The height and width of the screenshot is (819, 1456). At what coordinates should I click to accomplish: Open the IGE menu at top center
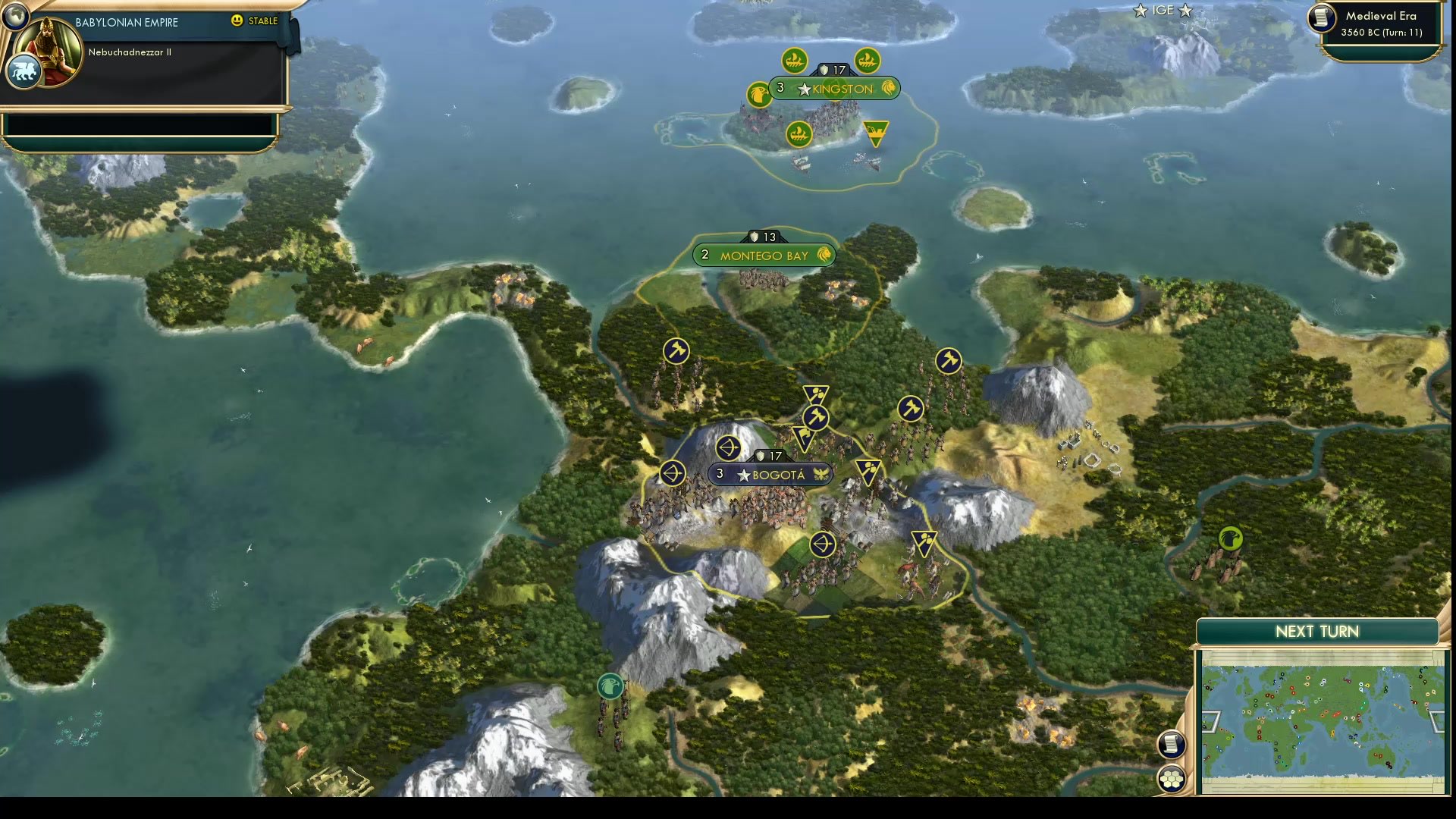[x=1163, y=11]
